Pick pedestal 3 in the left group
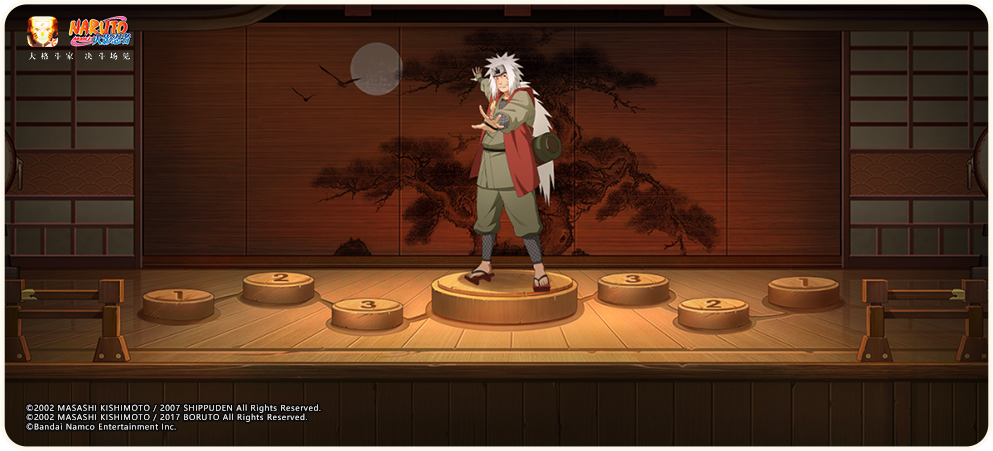Viewport: 993px width, 451px height. click(367, 310)
